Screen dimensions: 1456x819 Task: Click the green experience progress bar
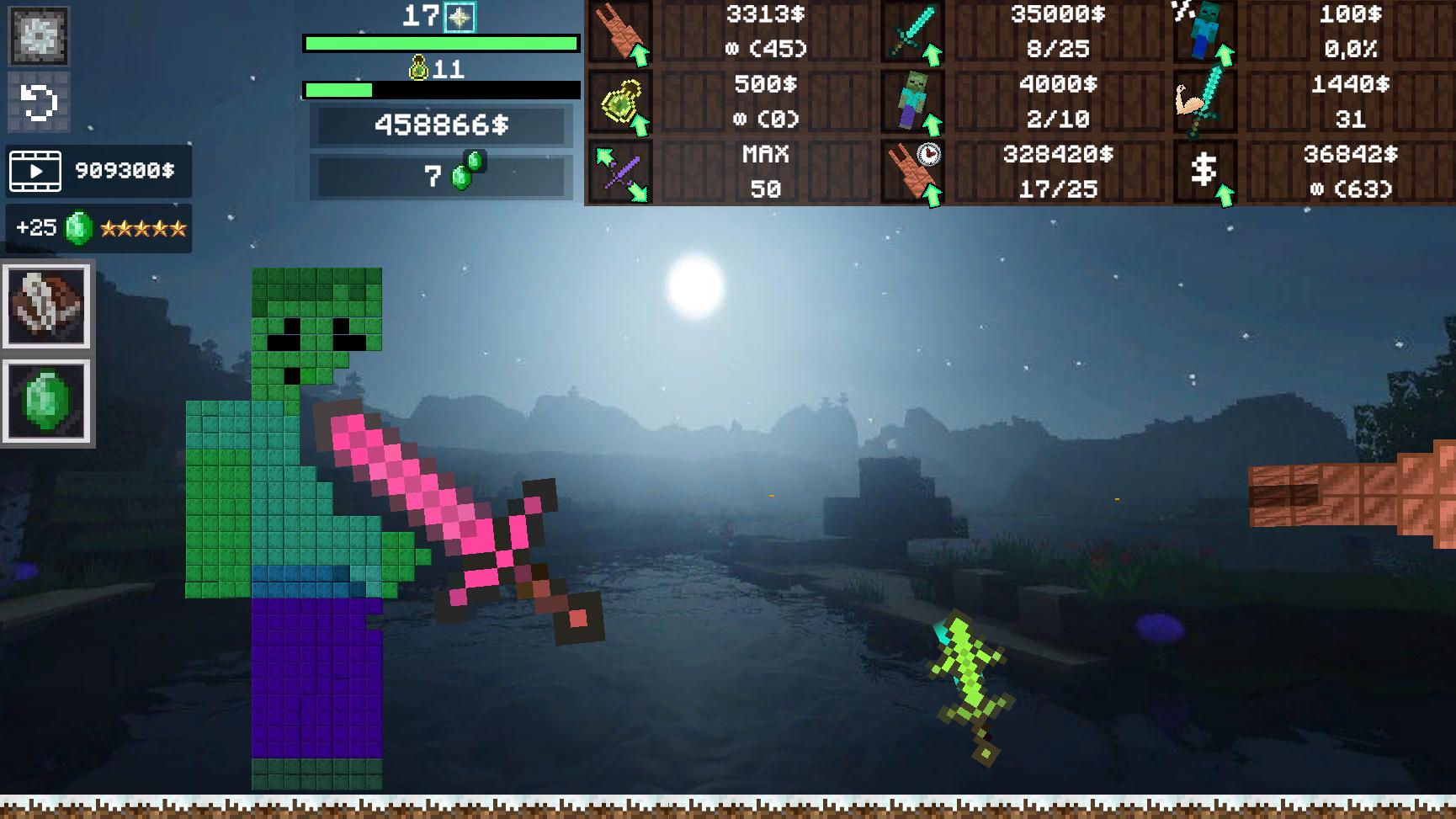pos(441,42)
